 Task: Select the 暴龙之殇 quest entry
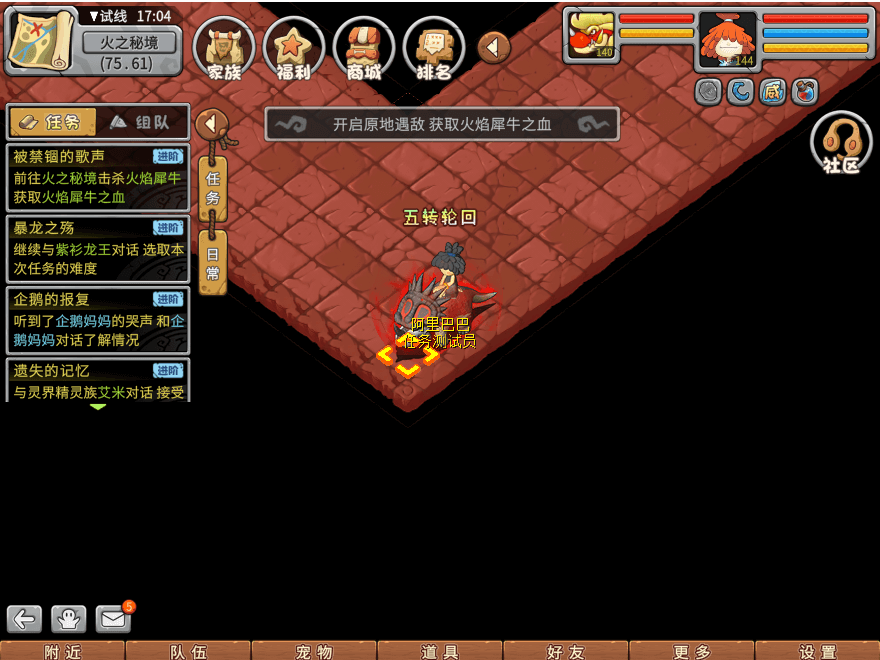point(97,248)
